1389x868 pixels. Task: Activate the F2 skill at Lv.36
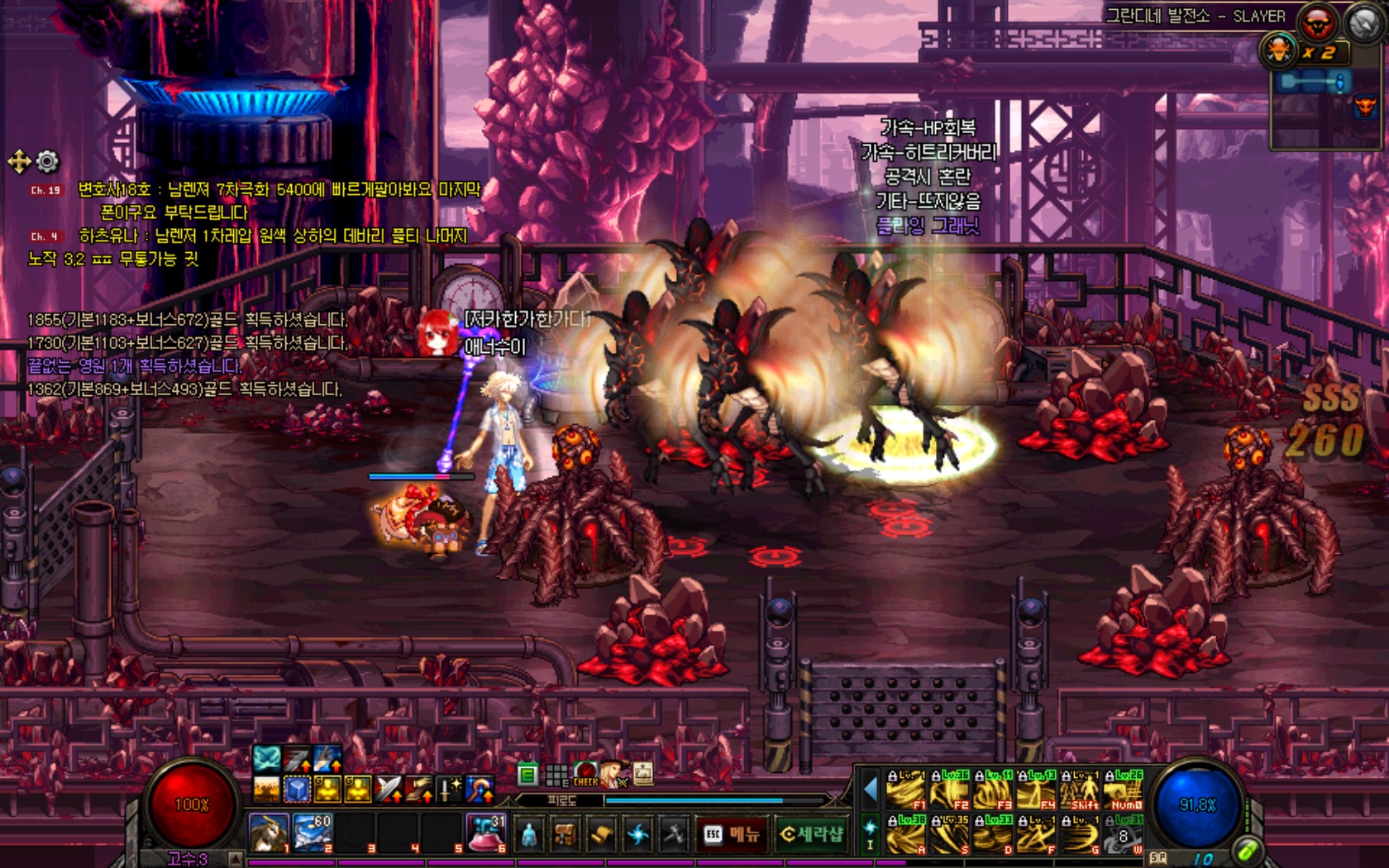coord(948,791)
